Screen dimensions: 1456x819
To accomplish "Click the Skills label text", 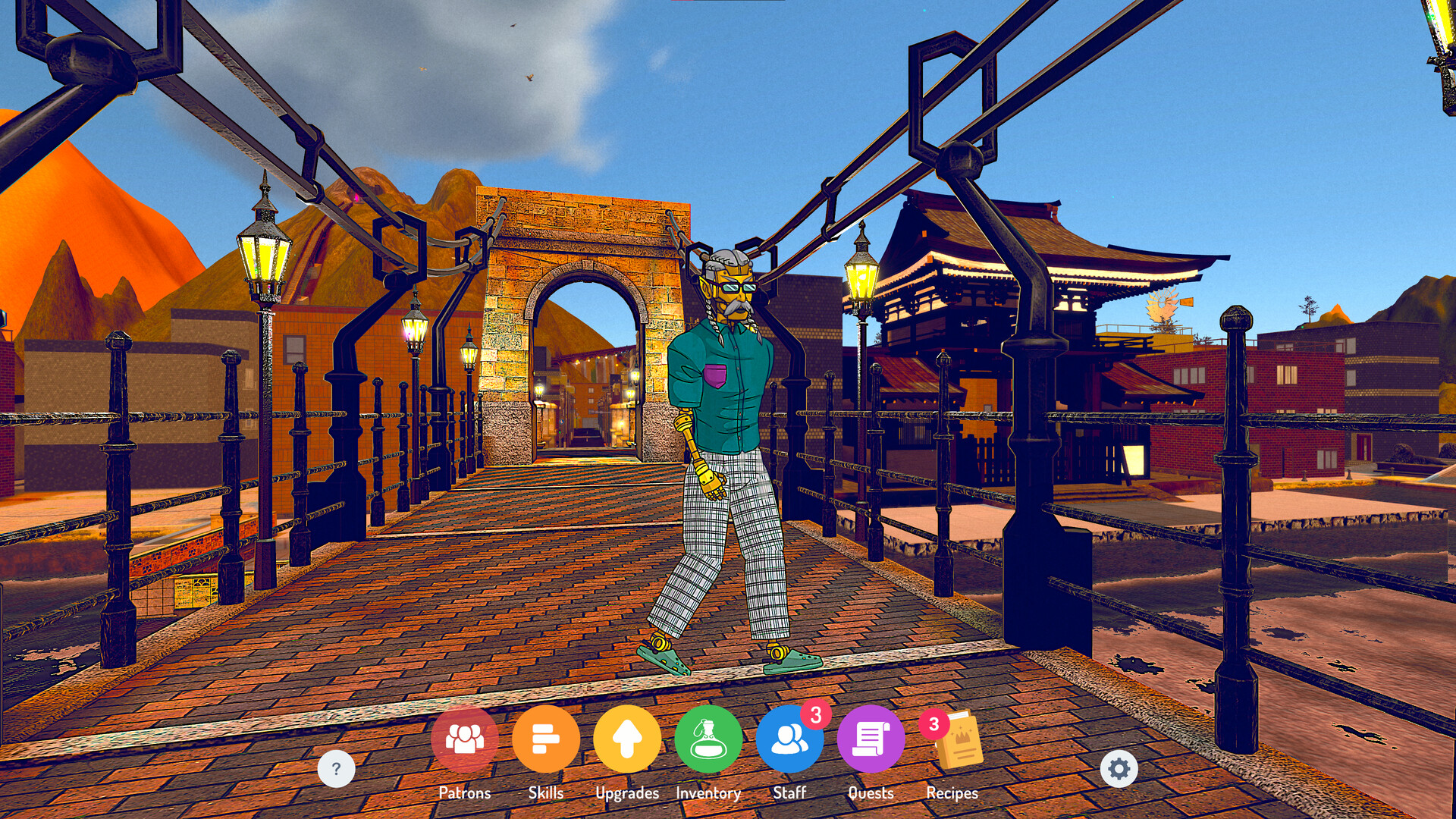I will click(546, 793).
